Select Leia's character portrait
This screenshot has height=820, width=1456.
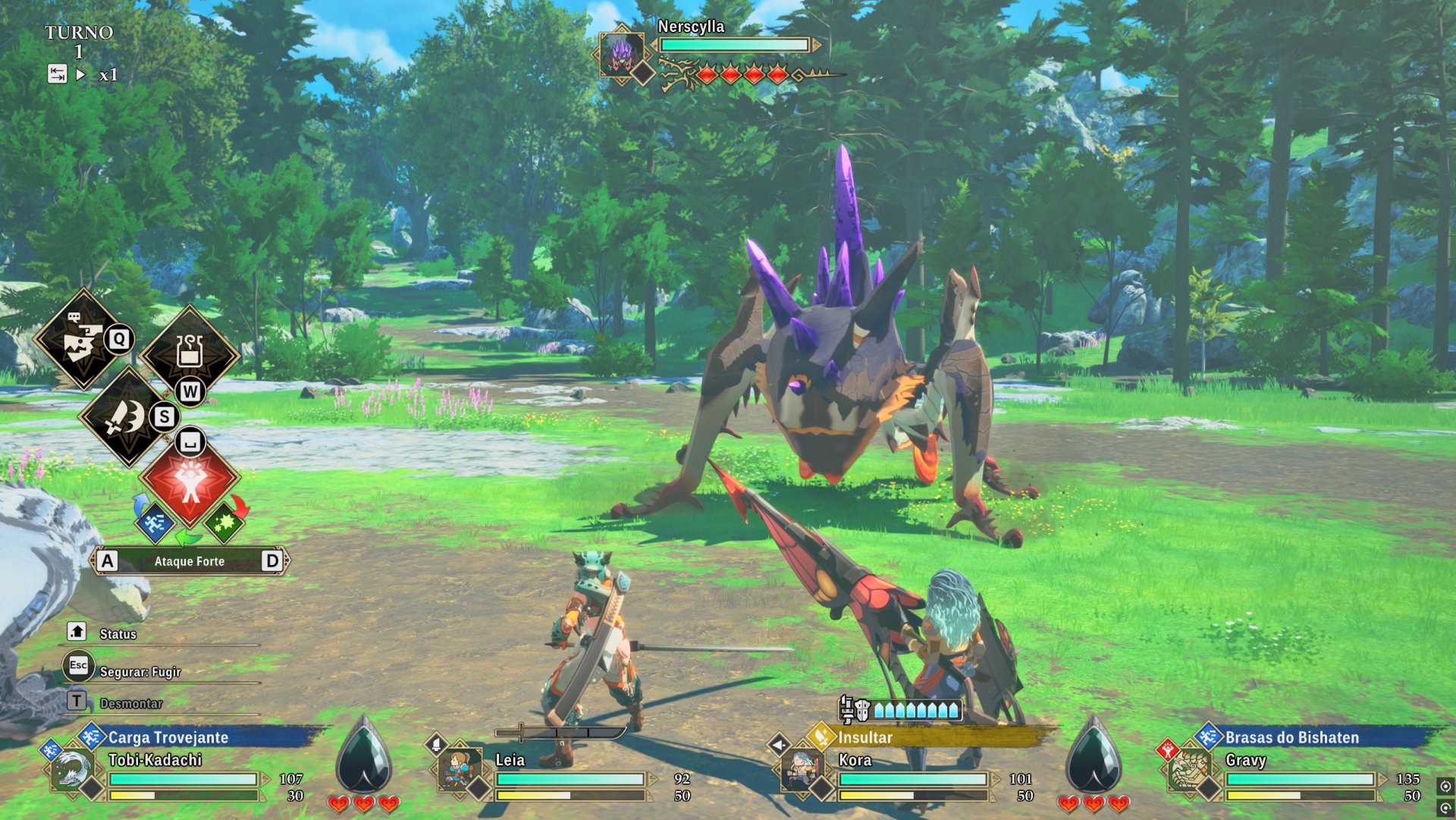coord(458,771)
